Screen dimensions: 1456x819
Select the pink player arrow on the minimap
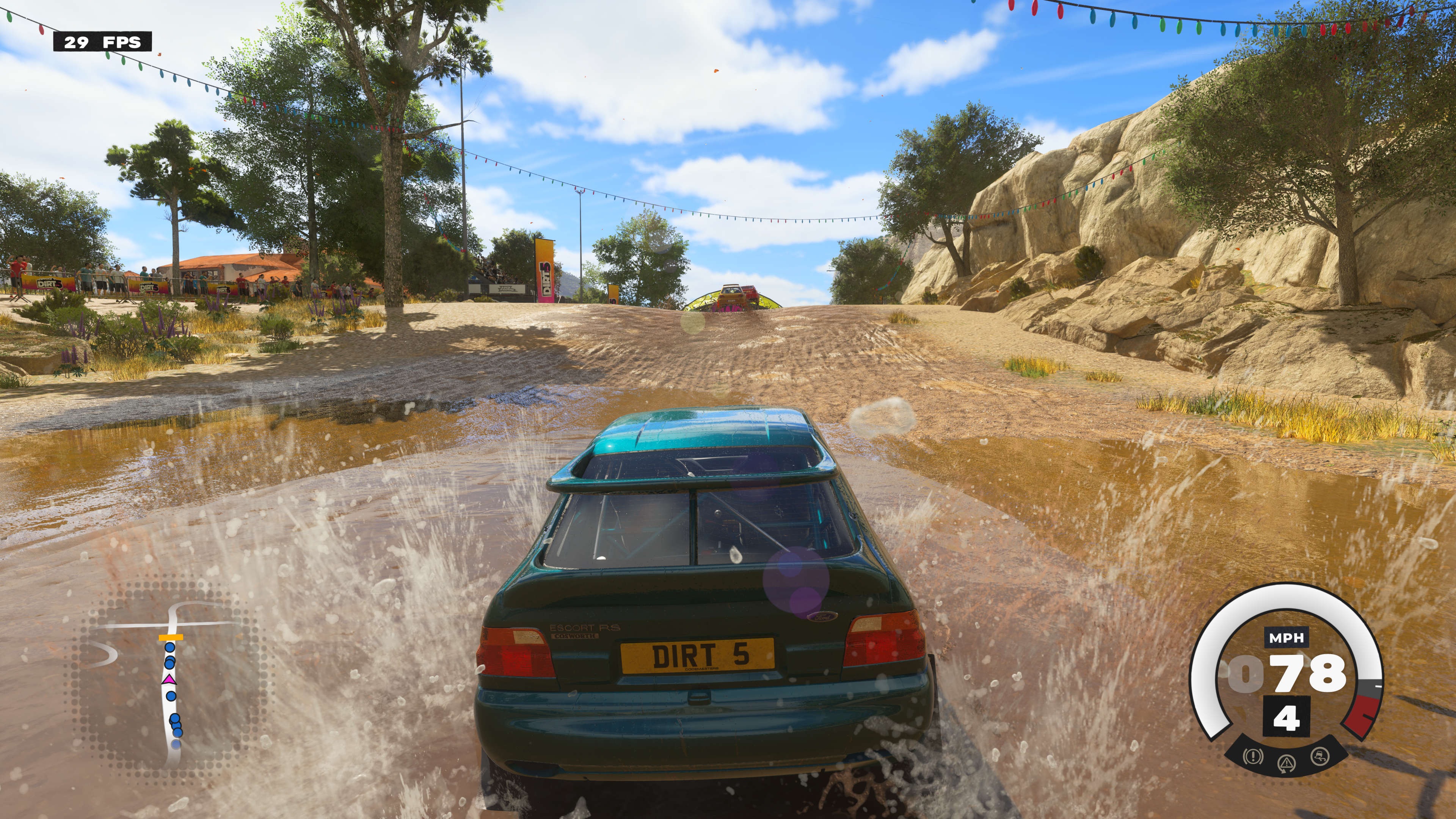[169, 679]
